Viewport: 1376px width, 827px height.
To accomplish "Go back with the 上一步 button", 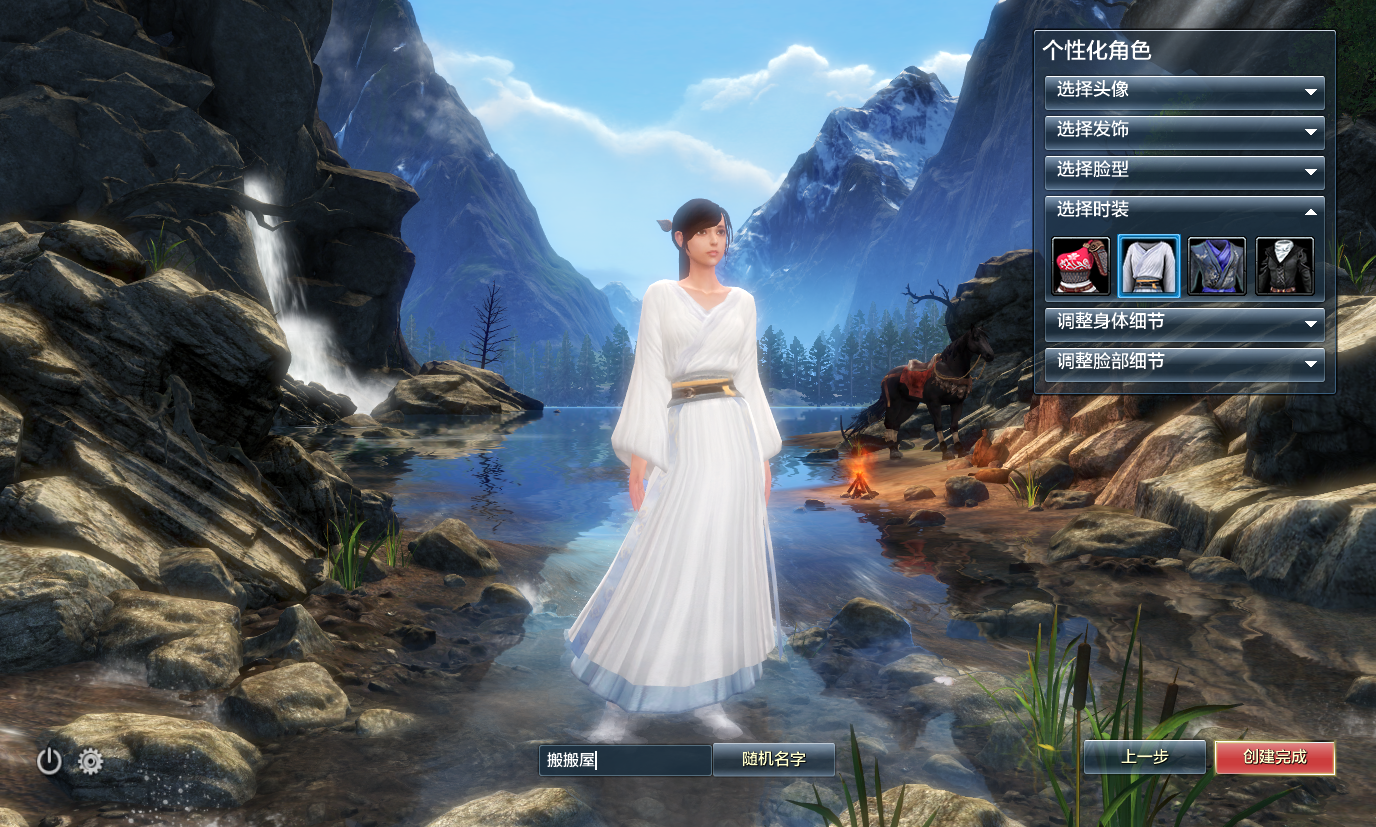I will coord(1144,757).
